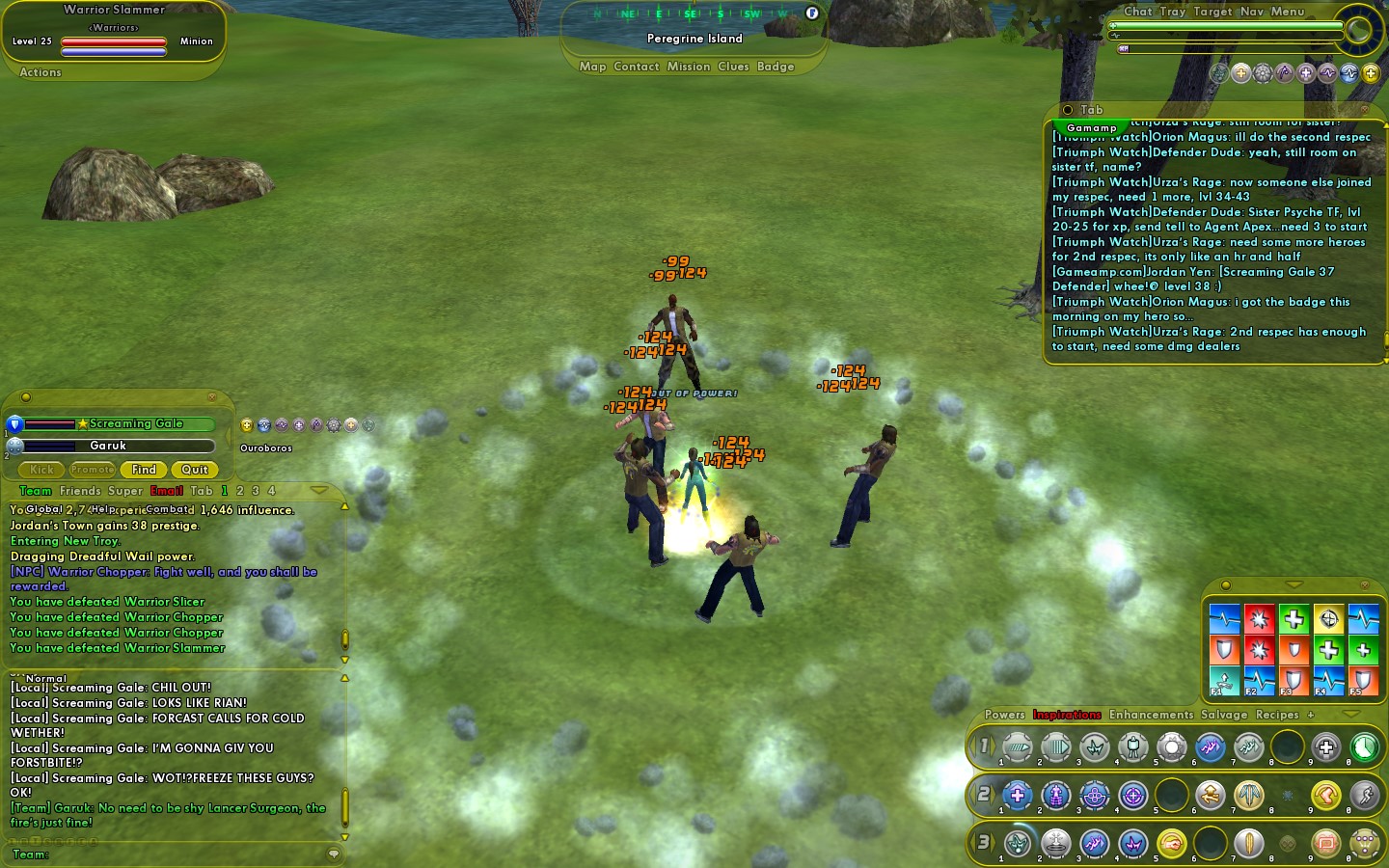Select the Super chat tab
The width and height of the screenshot is (1389, 868).
pos(124,491)
